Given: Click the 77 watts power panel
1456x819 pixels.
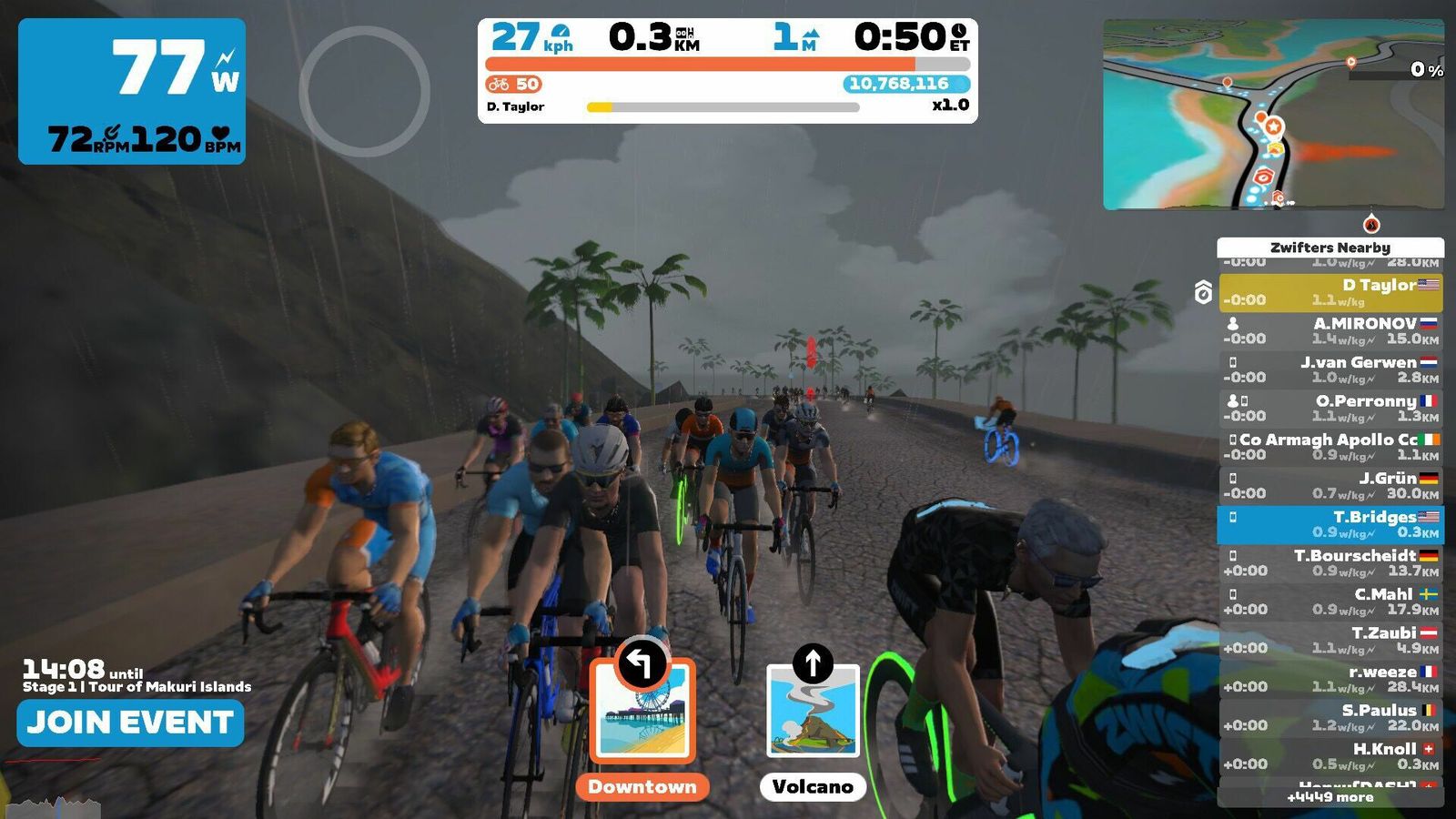Looking at the screenshot, I should coord(132,91).
